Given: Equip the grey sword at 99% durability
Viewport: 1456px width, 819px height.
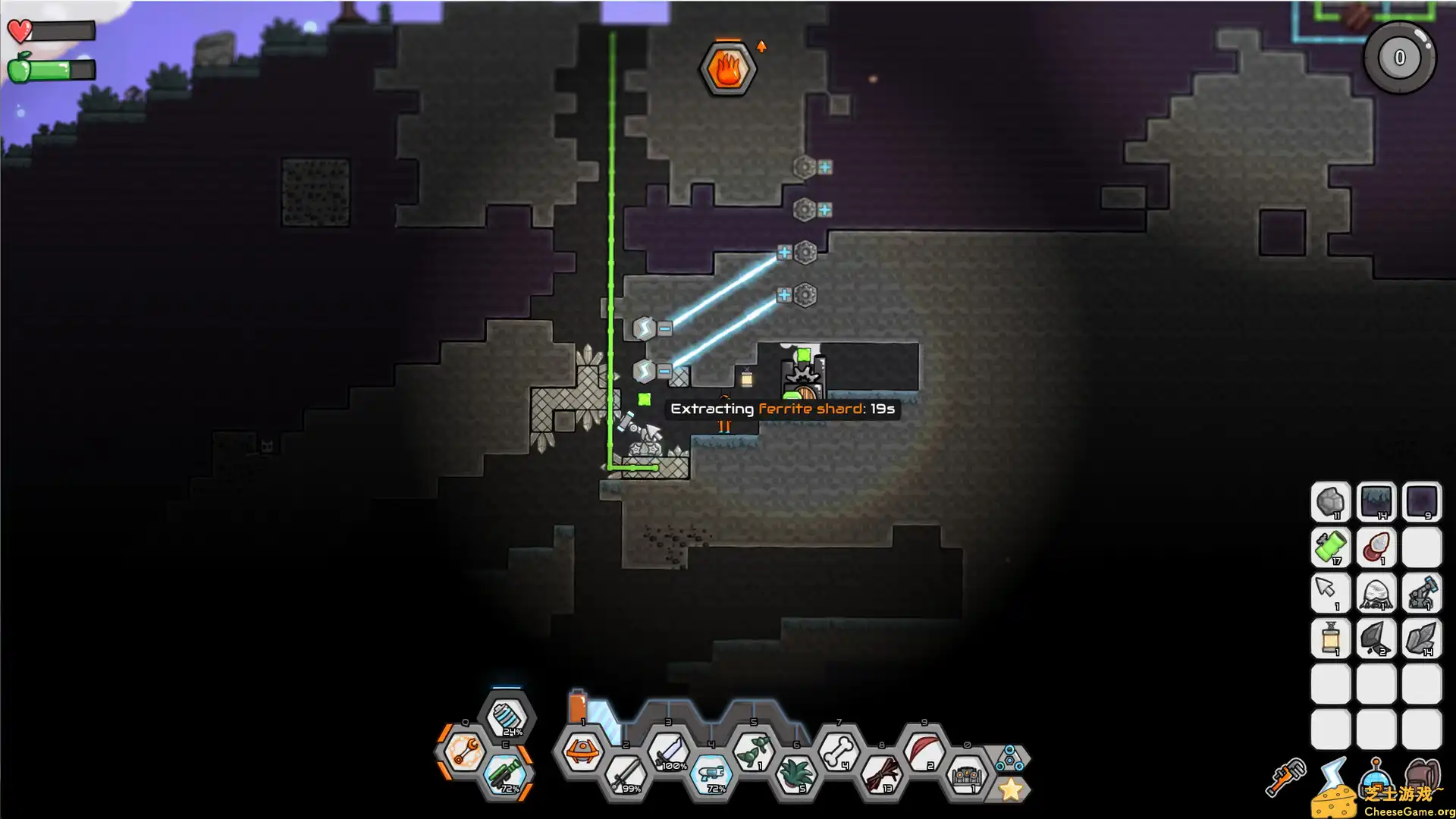Looking at the screenshot, I should point(626,775).
